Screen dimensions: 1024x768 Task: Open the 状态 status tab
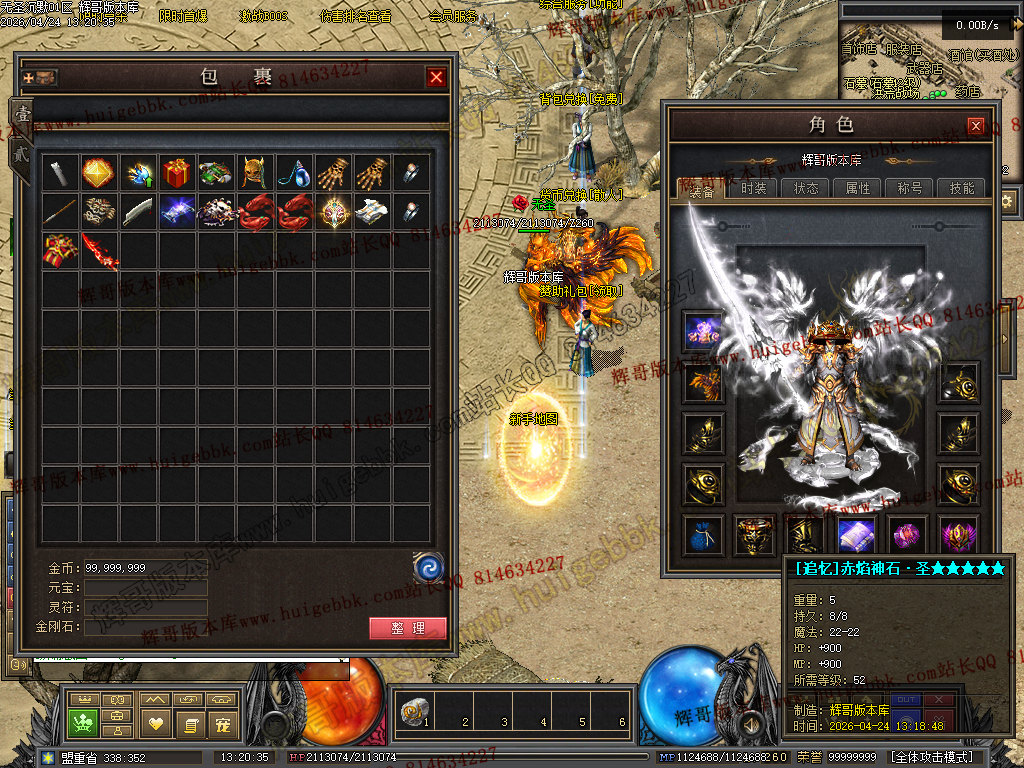click(x=806, y=188)
